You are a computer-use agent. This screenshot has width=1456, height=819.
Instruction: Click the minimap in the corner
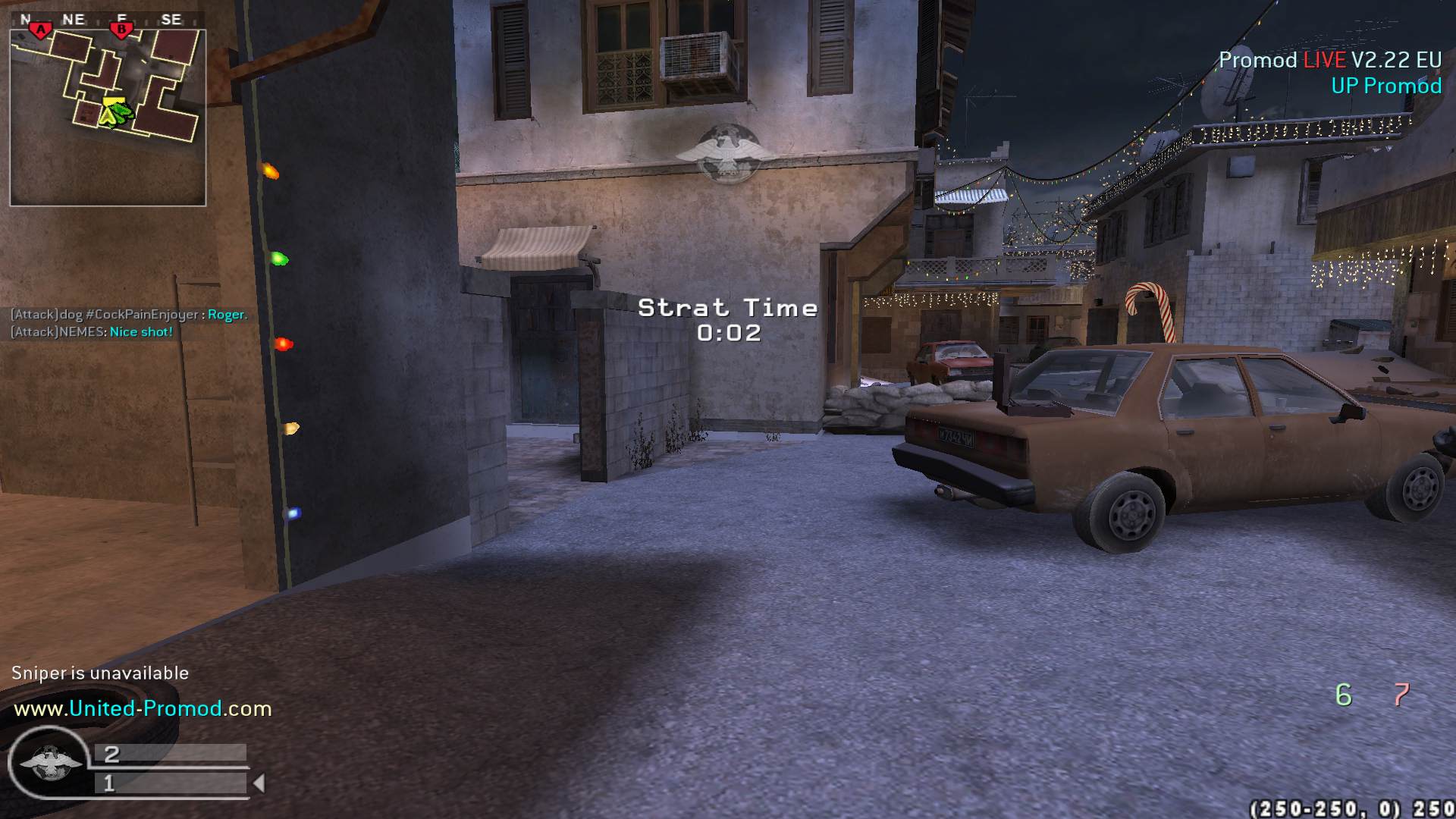click(108, 118)
